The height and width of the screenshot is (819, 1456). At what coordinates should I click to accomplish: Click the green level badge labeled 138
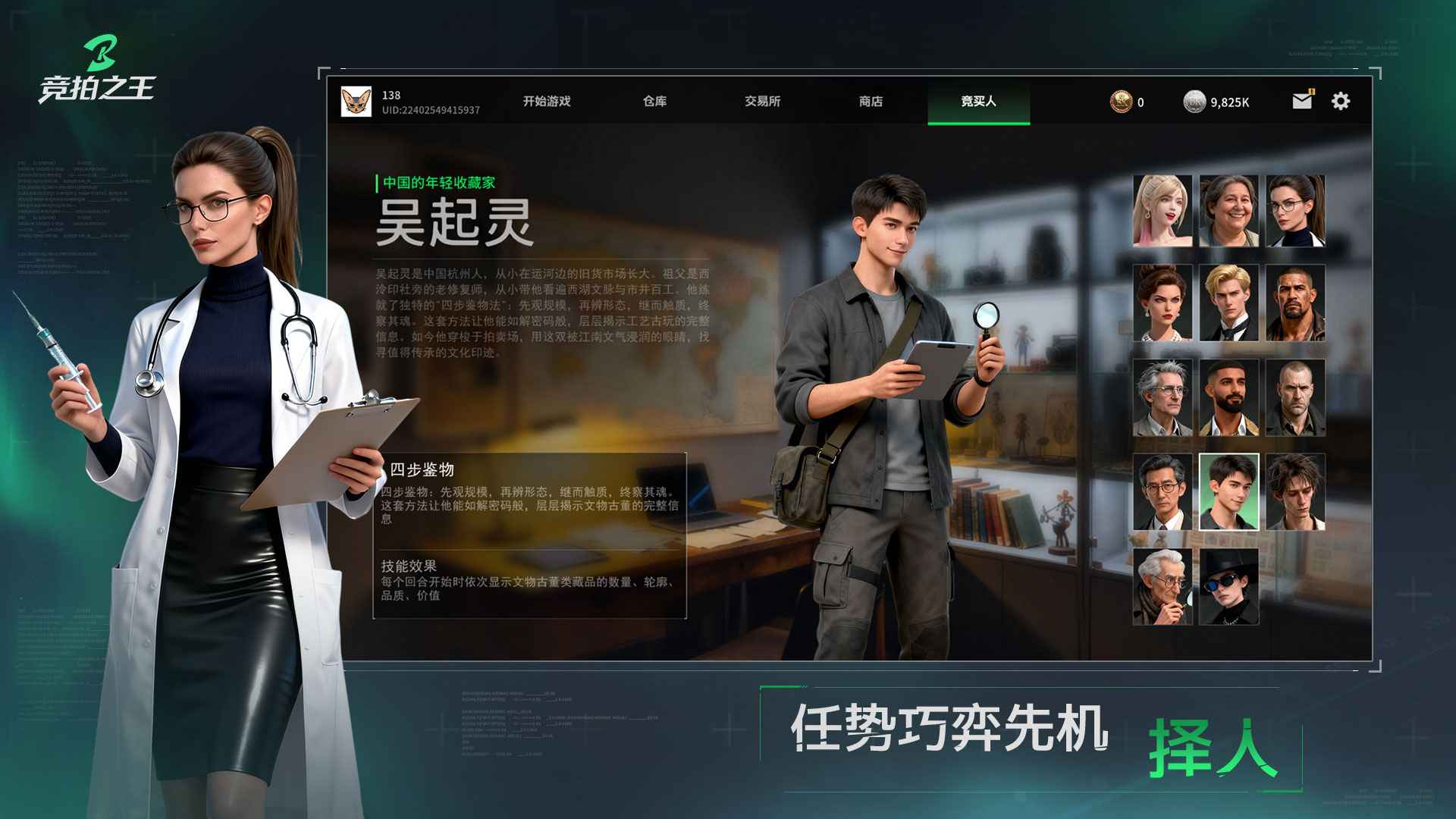(391, 94)
